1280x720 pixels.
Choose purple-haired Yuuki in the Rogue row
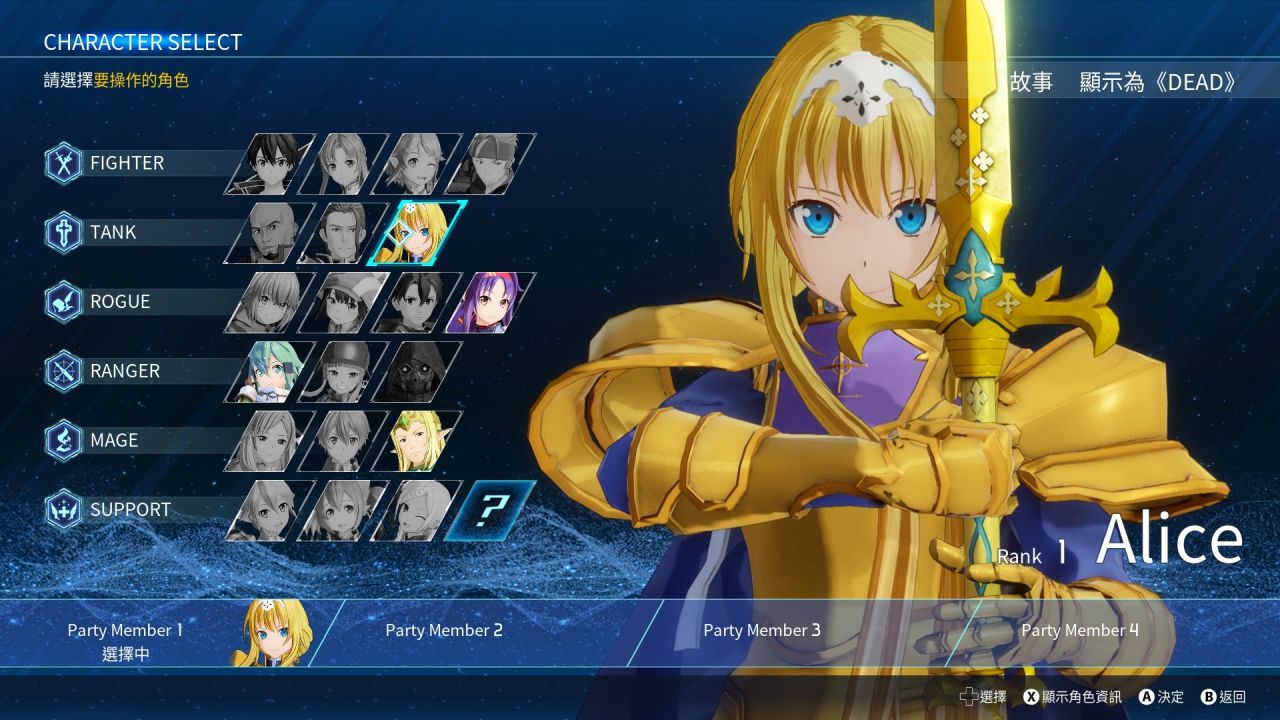490,302
